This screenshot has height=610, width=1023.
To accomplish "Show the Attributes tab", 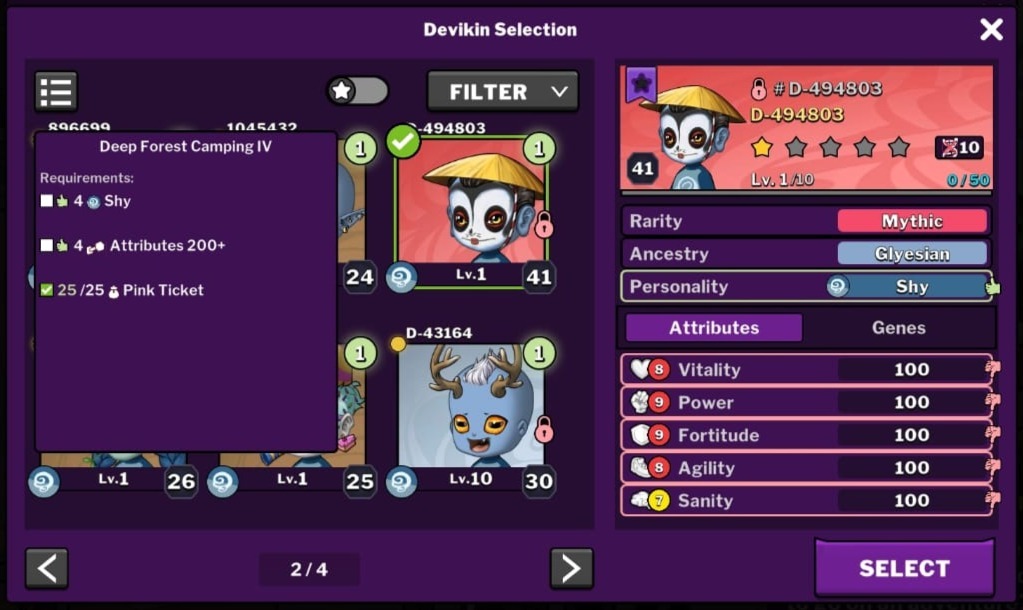I will coord(714,328).
